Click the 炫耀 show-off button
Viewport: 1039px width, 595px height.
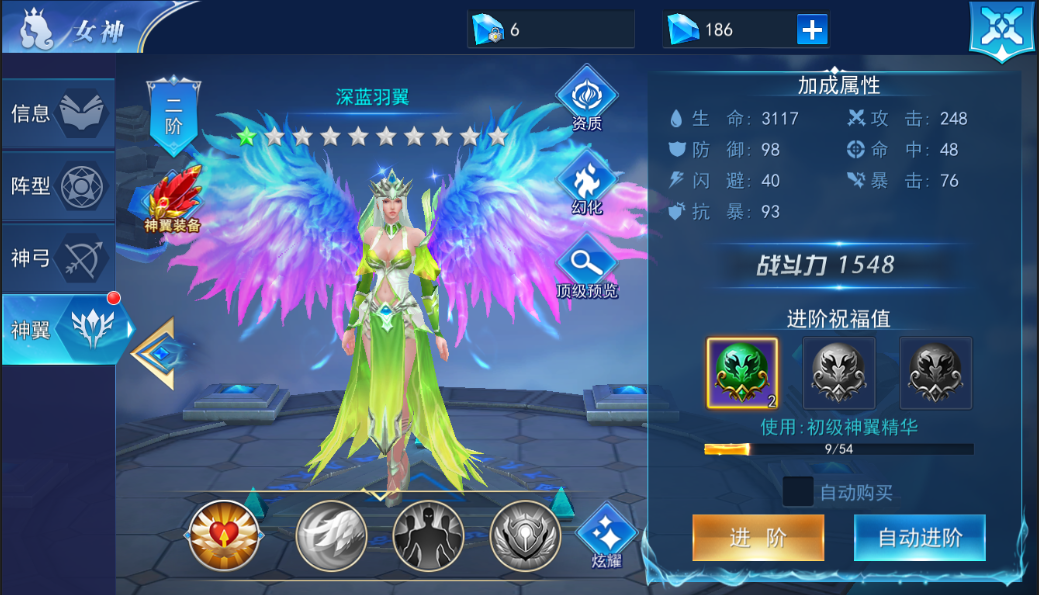604,535
